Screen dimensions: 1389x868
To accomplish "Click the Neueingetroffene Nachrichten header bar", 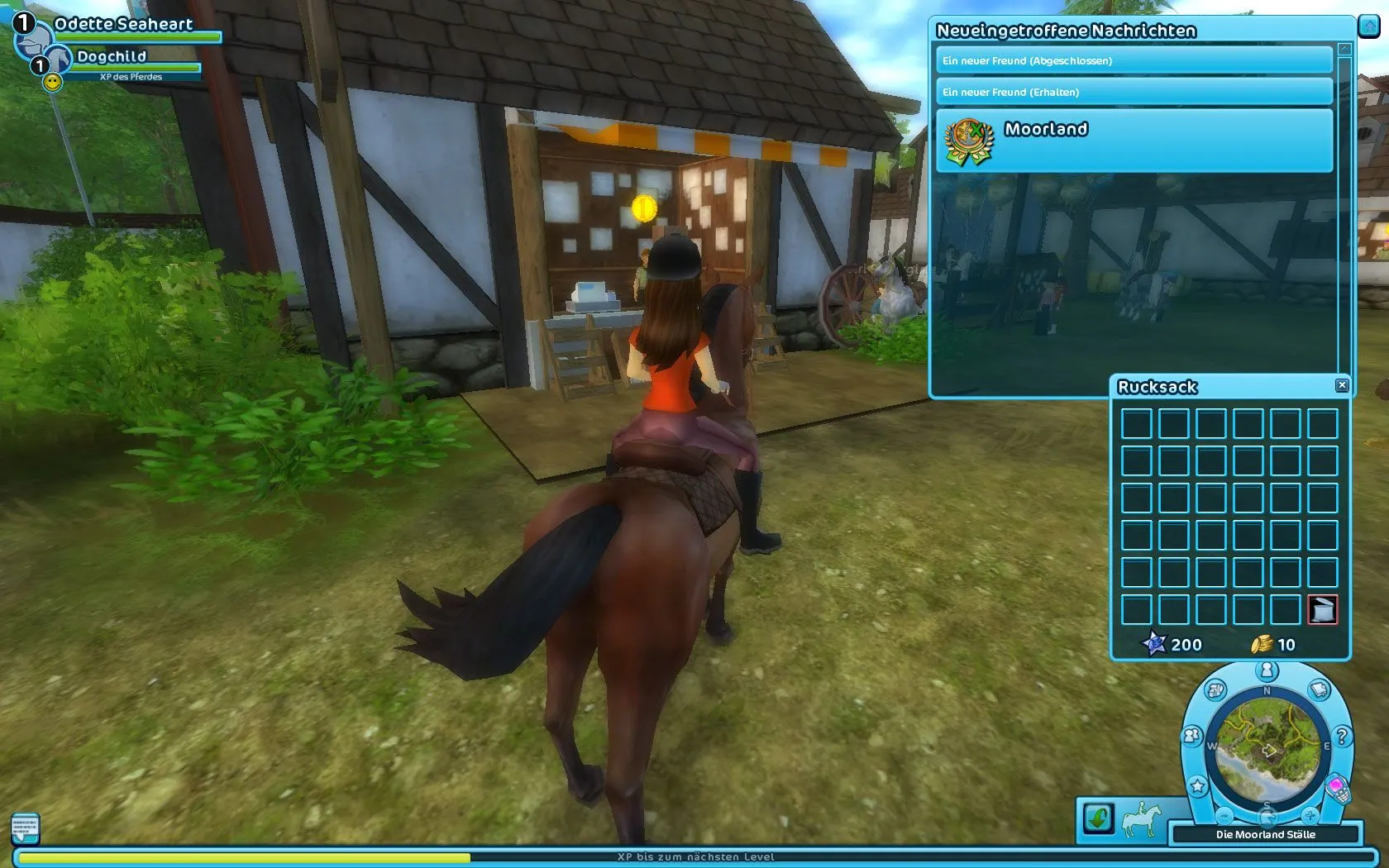I will click(1067, 31).
